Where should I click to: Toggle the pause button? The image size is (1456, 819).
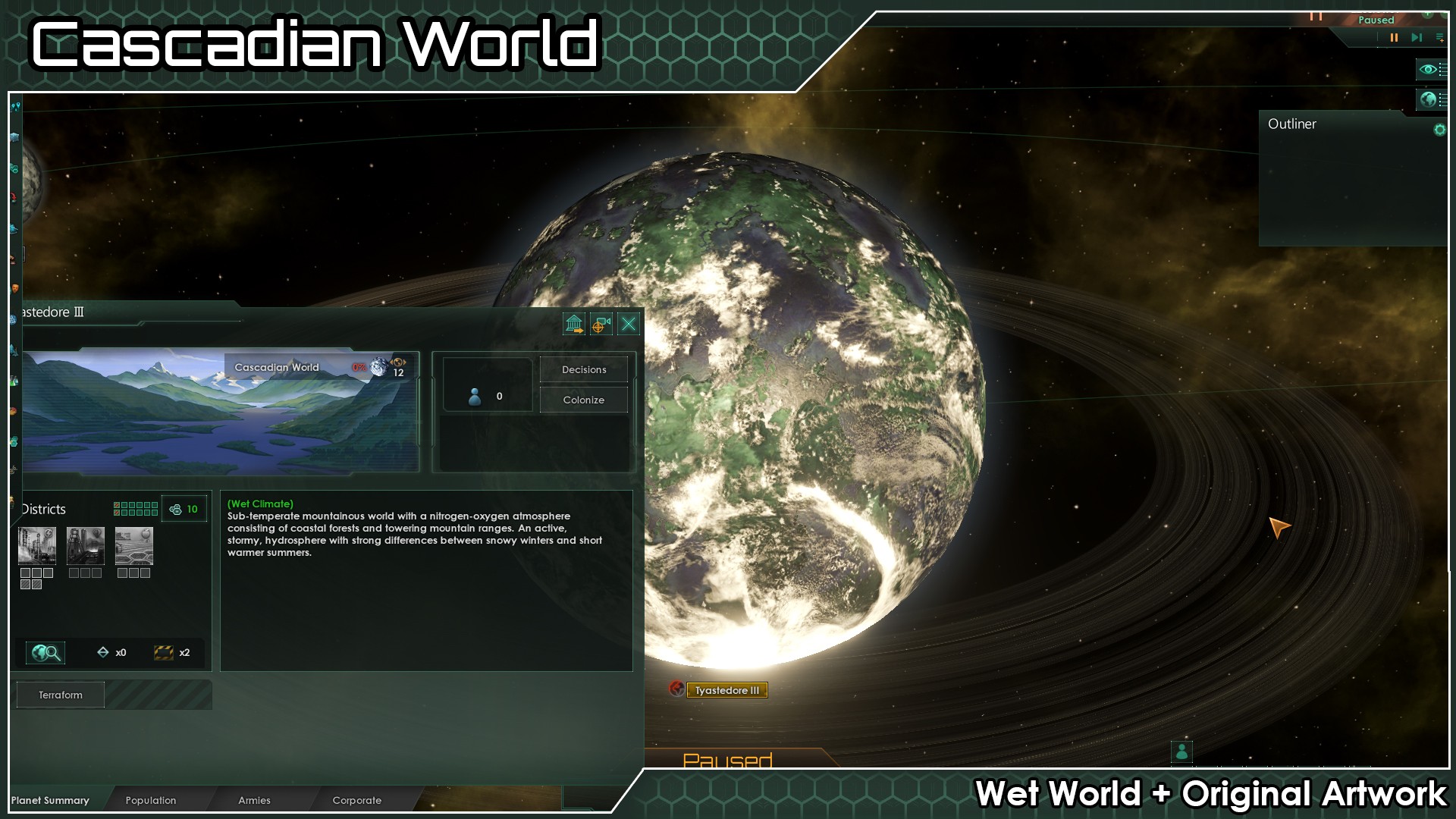(1394, 37)
